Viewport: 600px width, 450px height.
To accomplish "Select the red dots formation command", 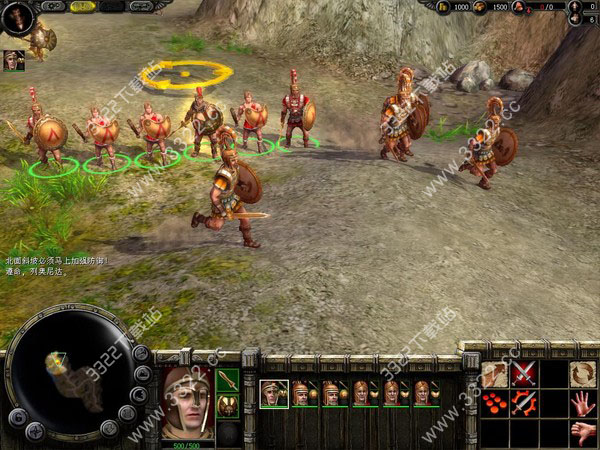I will 495,403.
